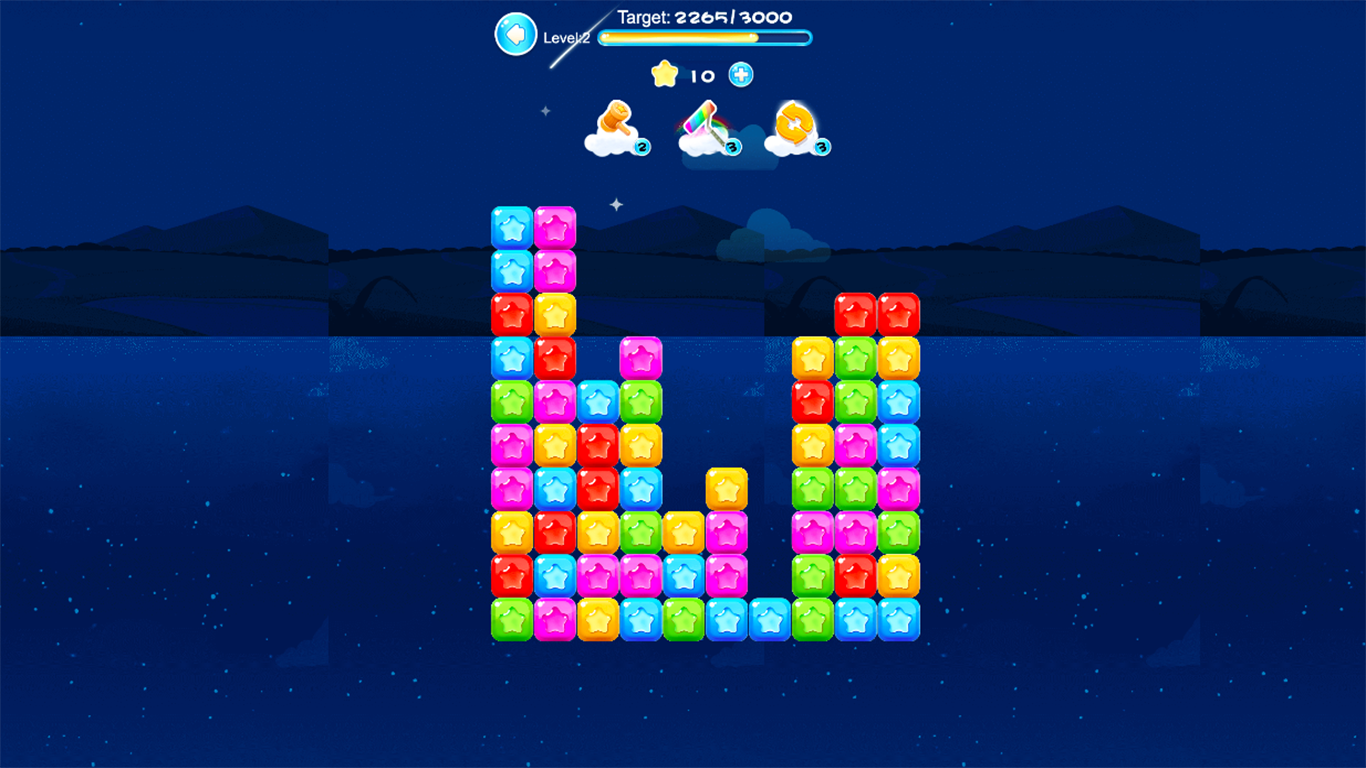Viewport: 1366px width, 768px height.
Task: Click the gold star currency icon
Action: (663, 73)
